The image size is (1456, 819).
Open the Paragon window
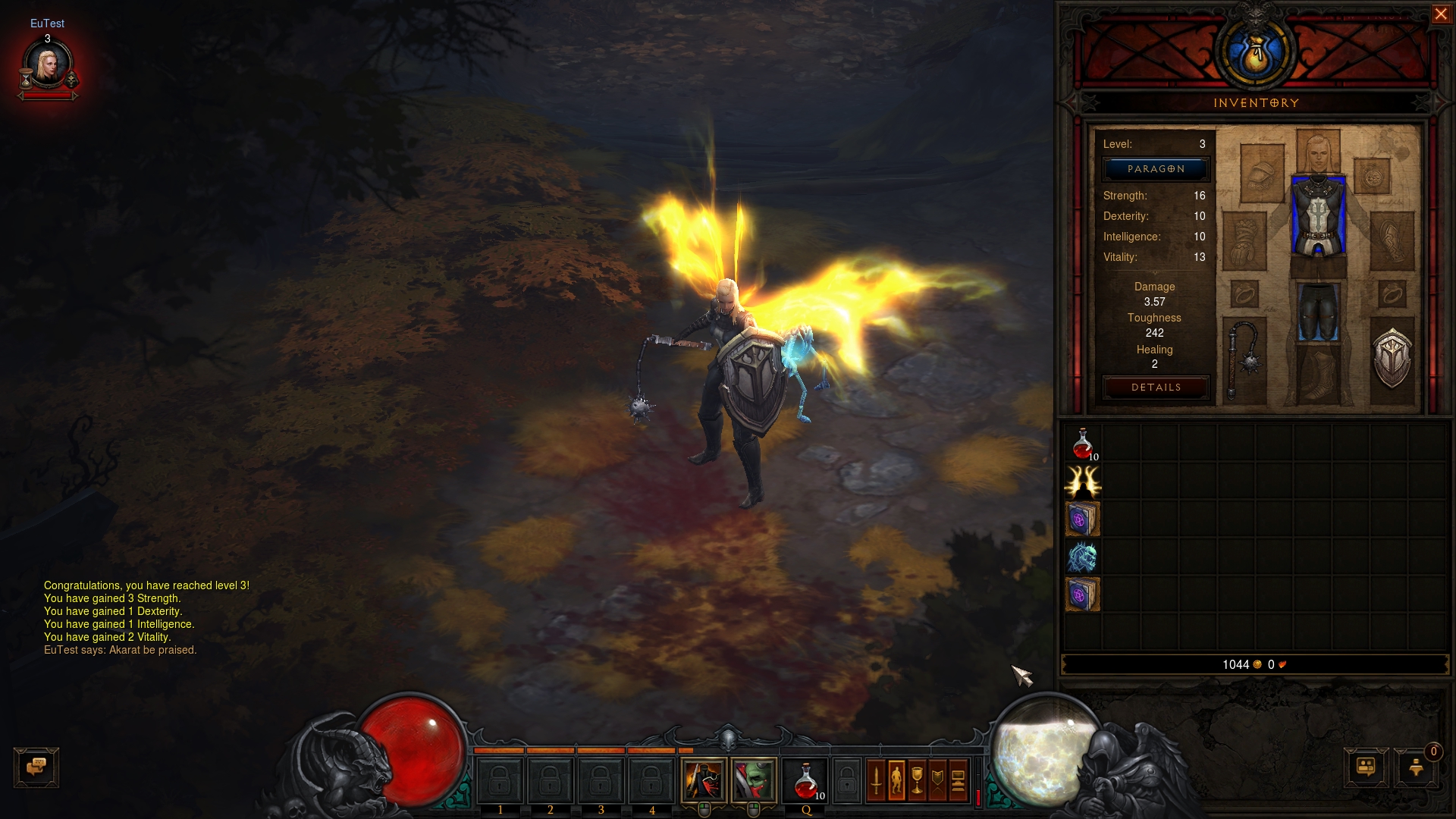1156,169
